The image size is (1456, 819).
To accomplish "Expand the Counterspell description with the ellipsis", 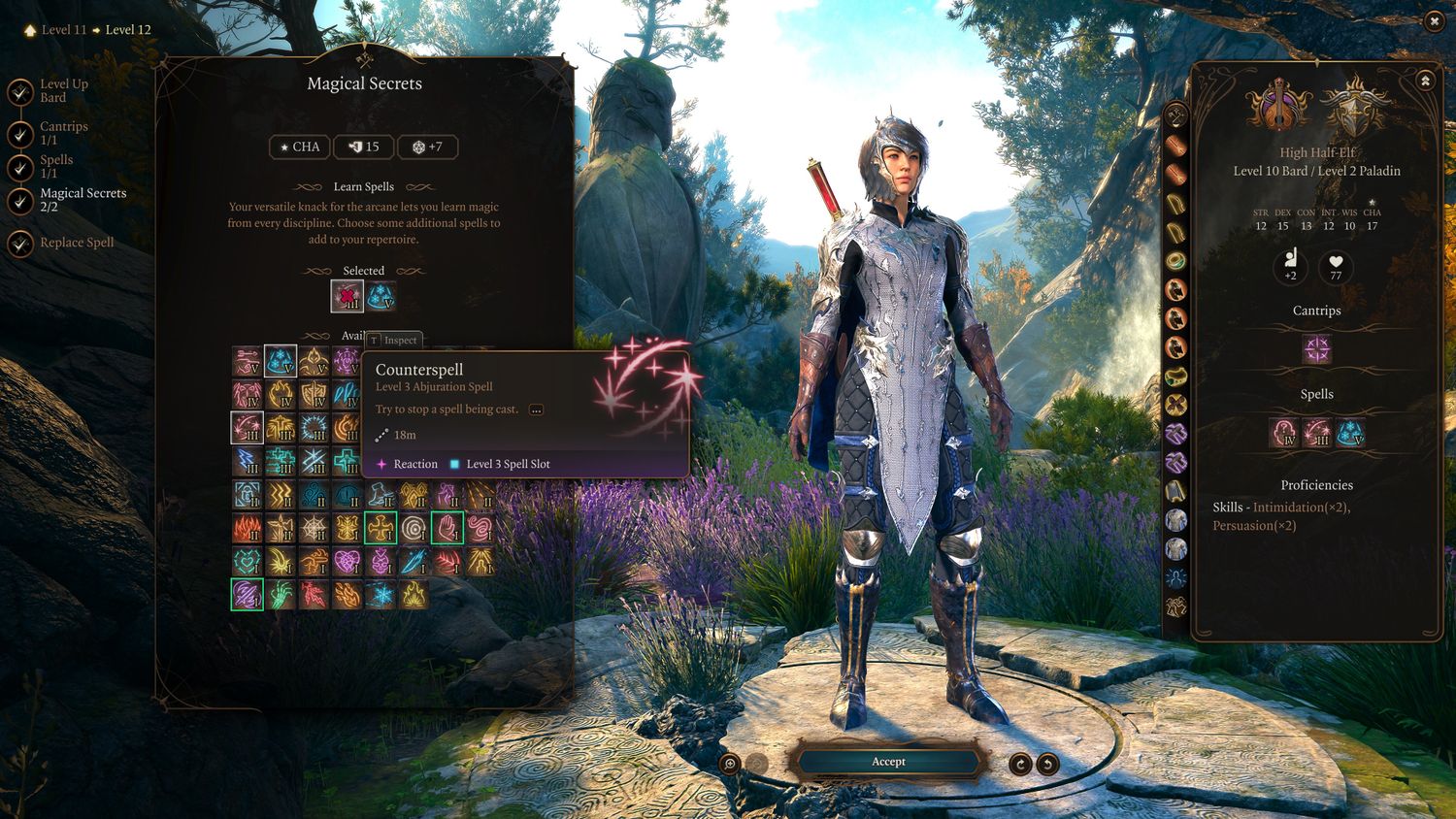I will 536,409.
